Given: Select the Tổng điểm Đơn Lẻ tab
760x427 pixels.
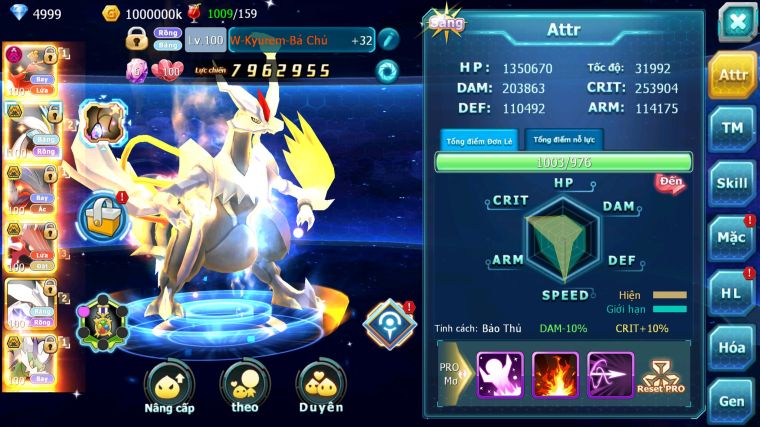Looking at the screenshot, I should tap(479, 140).
